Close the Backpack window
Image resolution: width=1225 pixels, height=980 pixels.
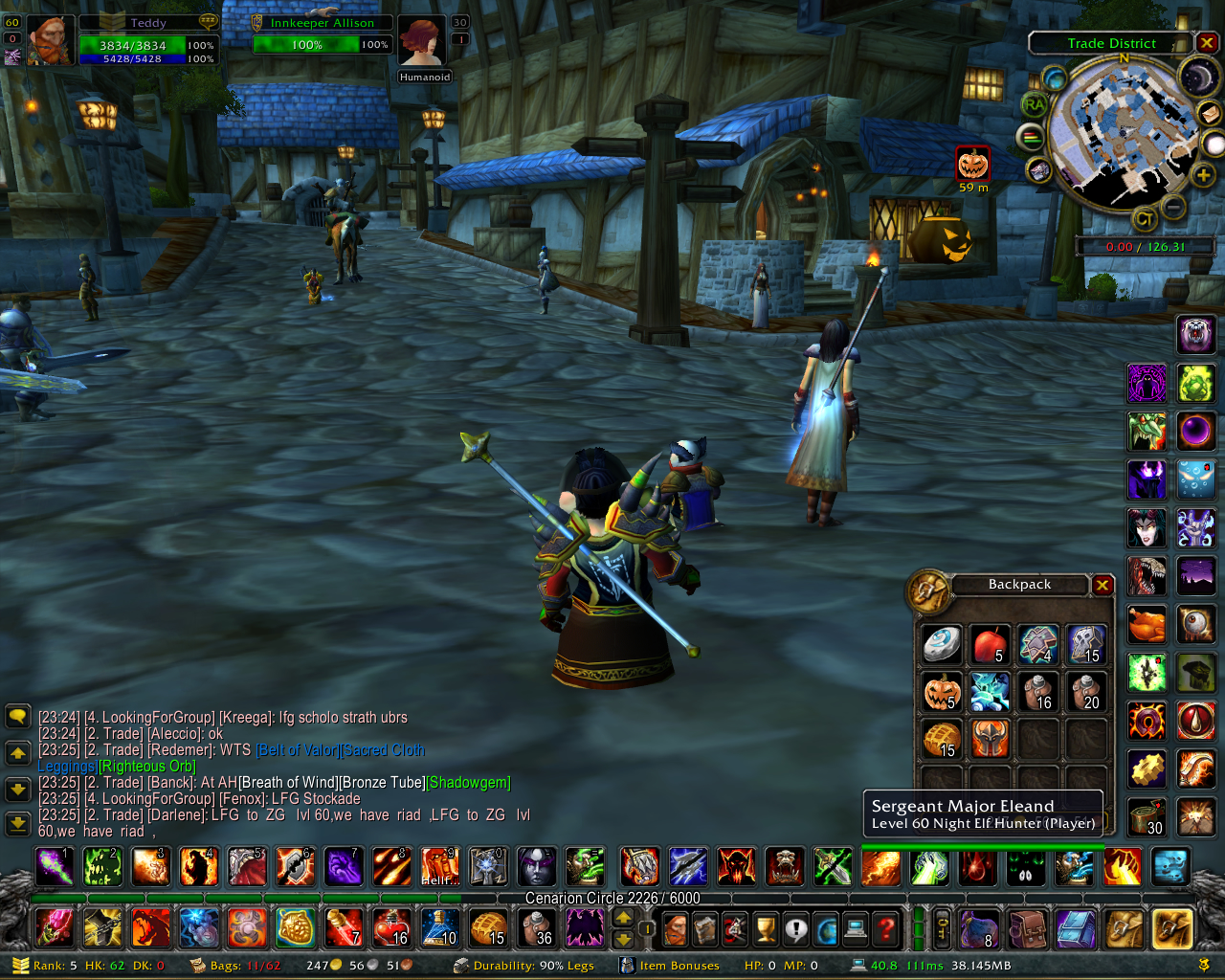(x=1102, y=585)
